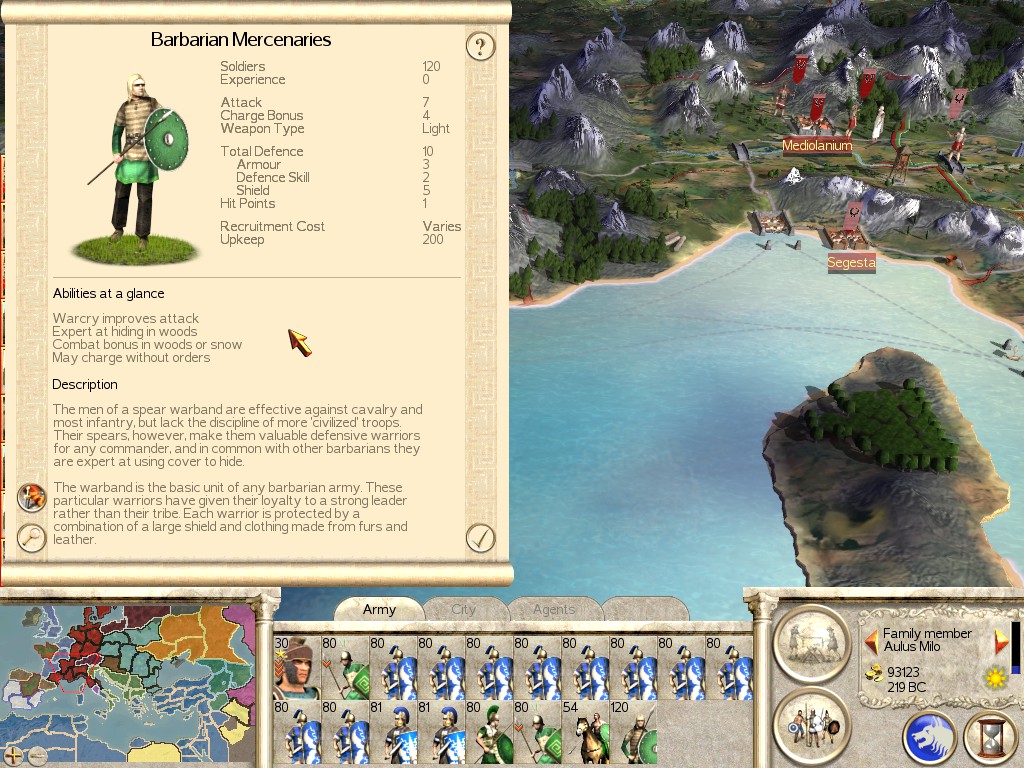End the turn with the hourglass button

tap(988, 738)
